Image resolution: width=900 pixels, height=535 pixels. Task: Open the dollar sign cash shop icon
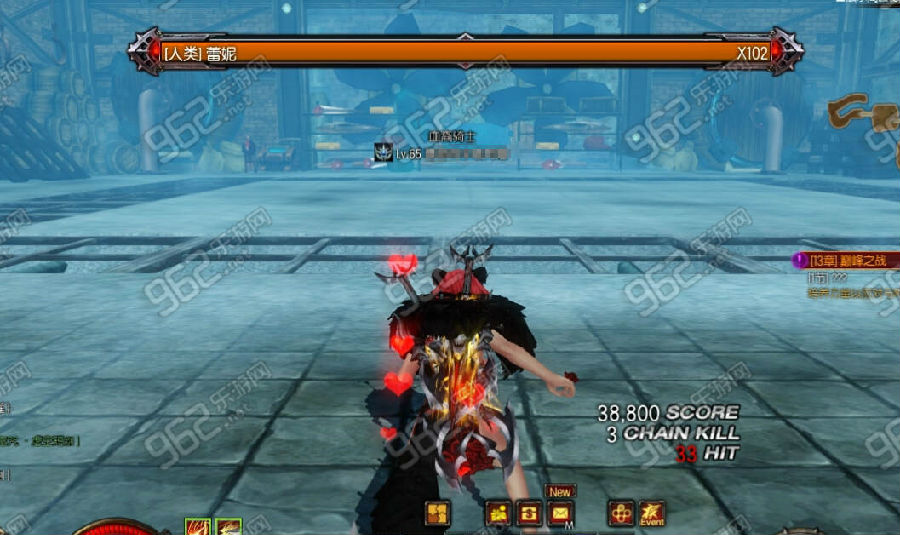coord(529,513)
